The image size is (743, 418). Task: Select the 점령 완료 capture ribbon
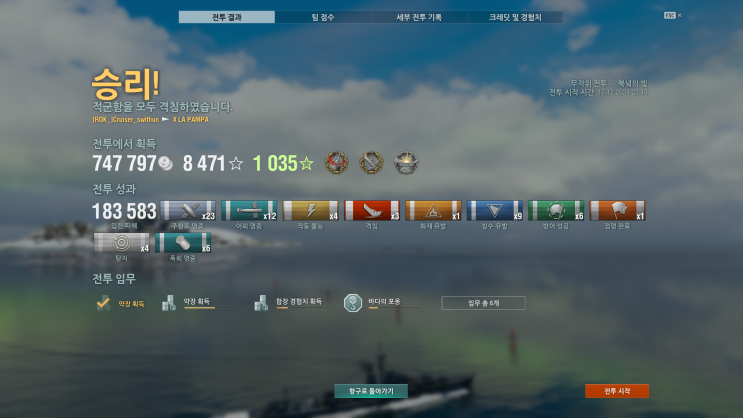pos(617,210)
